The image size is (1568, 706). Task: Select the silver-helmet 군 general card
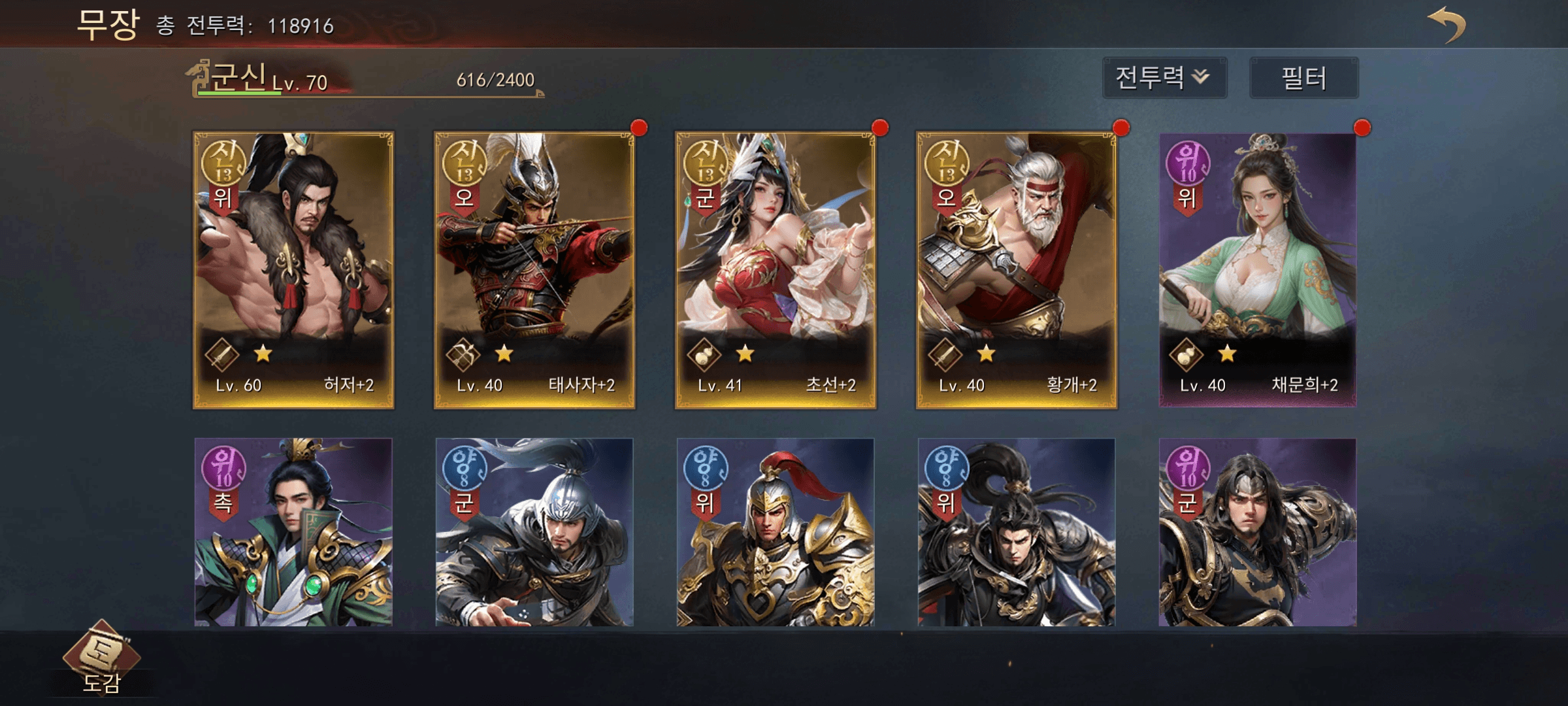[x=534, y=532]
